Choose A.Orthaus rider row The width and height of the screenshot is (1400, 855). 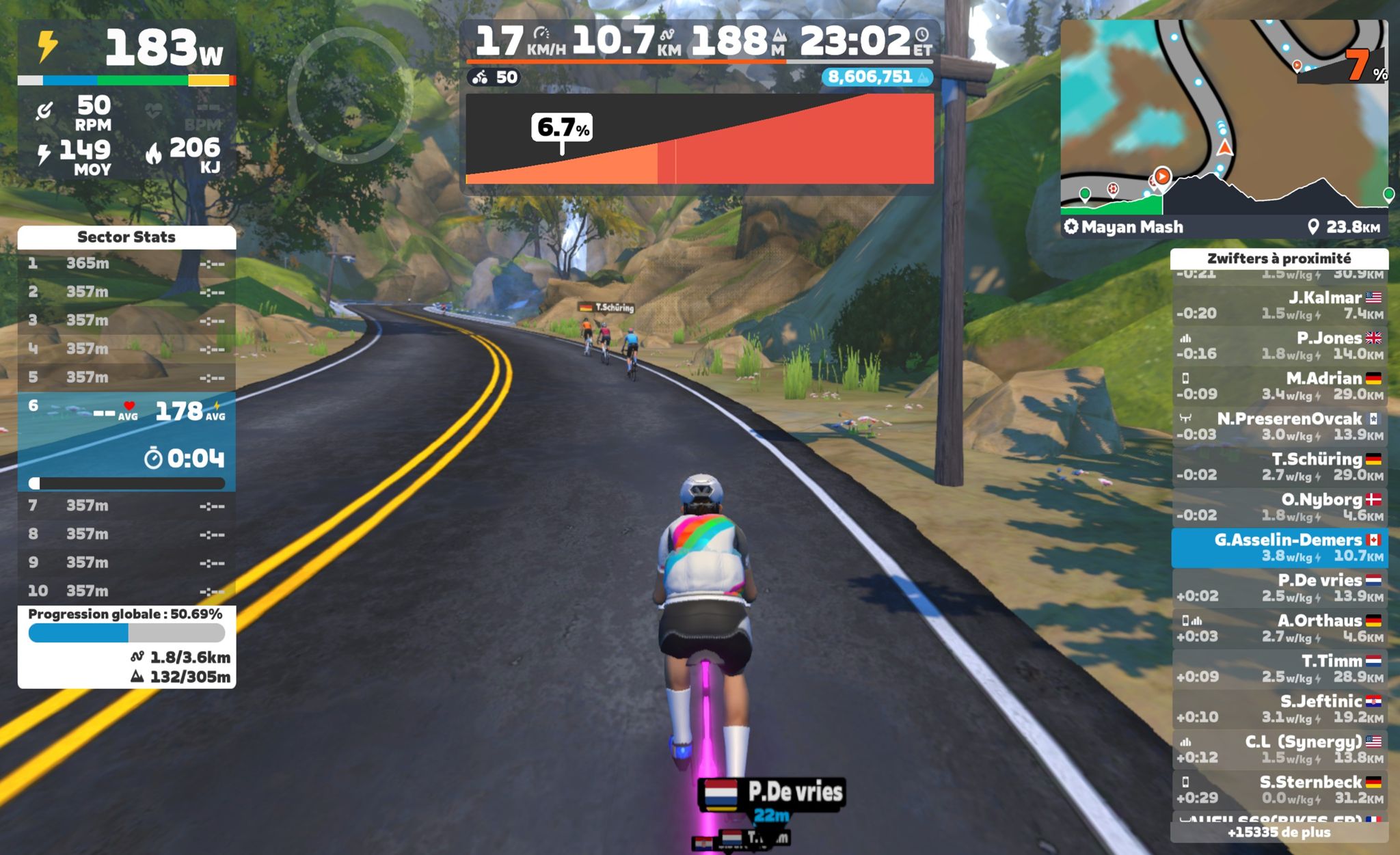click(1279, 628)
